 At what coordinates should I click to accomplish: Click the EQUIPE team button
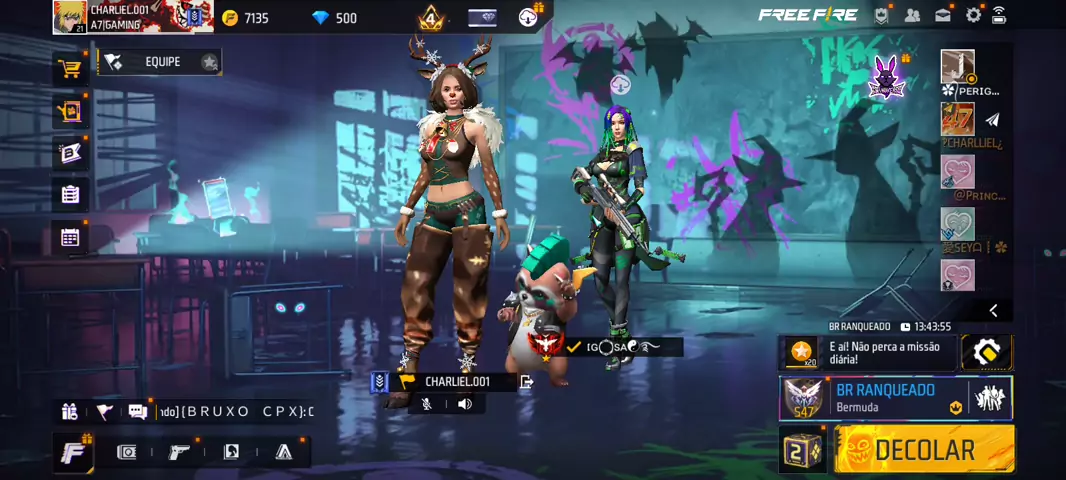[160, 62]
